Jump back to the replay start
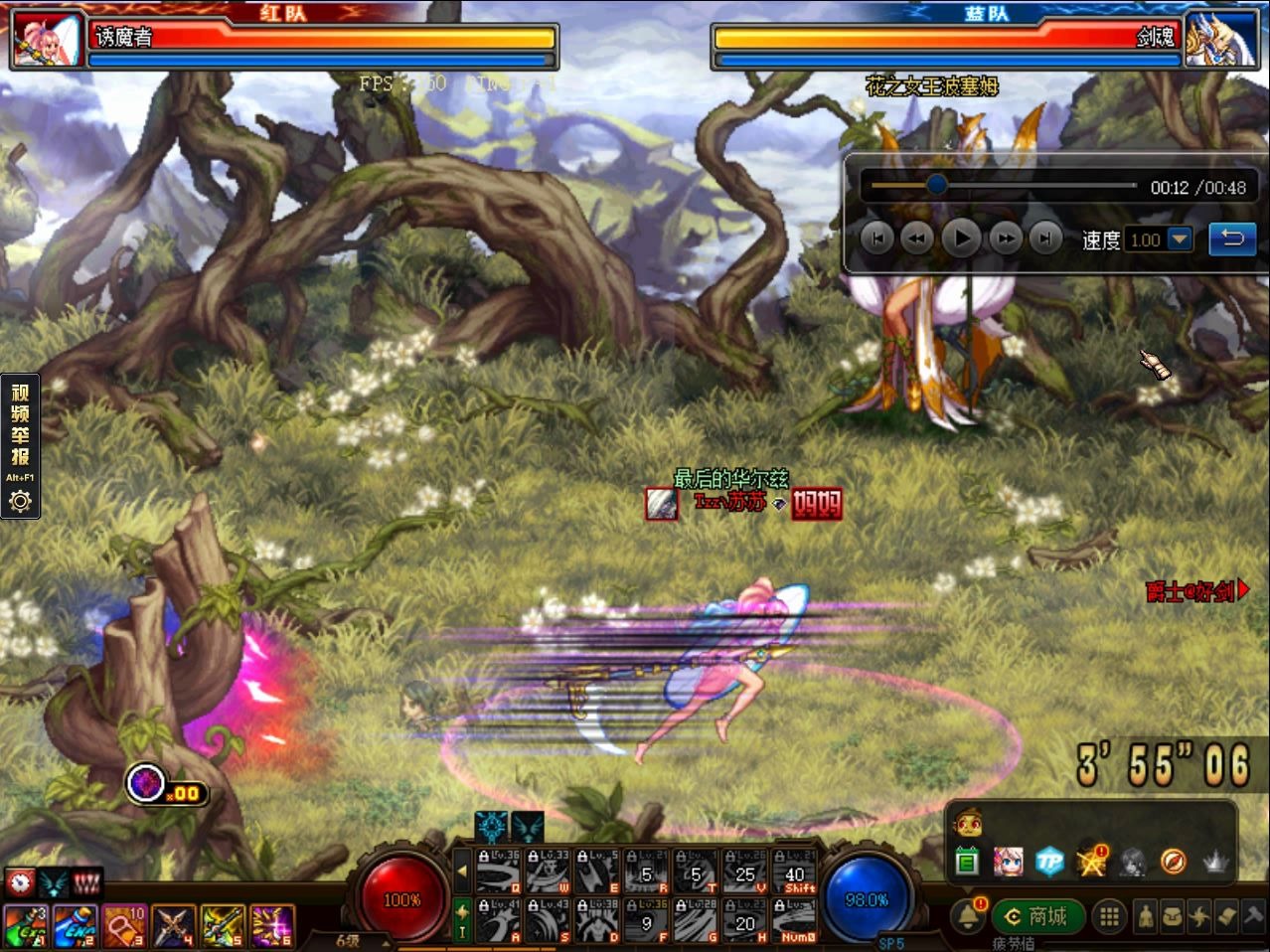 [876, 238]
